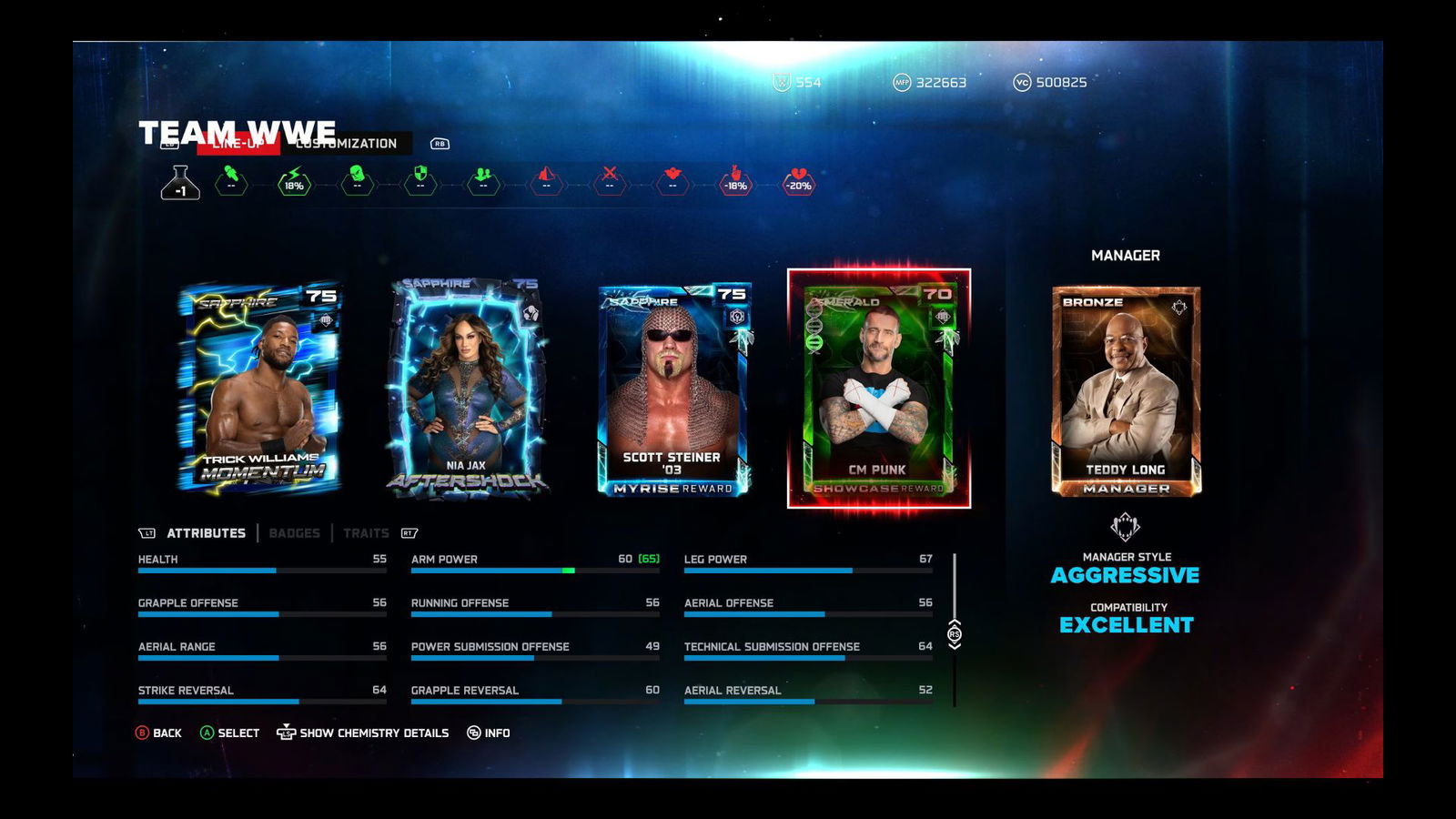The height and width of the screenshot is (819, 1456).
Task: Click the red -18% chemistry penalty icon
Action: [x=735, y=181]
